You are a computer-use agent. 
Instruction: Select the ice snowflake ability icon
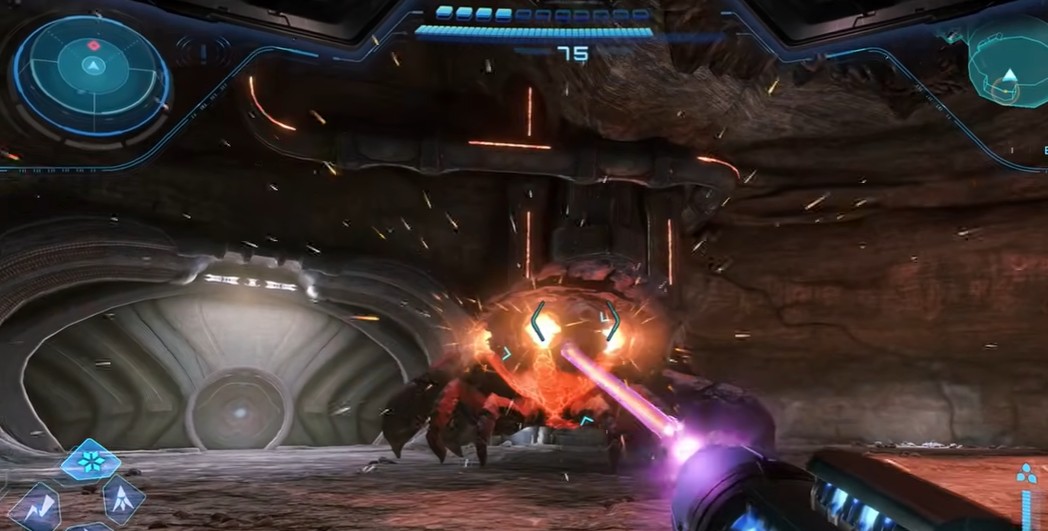[91, 461]
